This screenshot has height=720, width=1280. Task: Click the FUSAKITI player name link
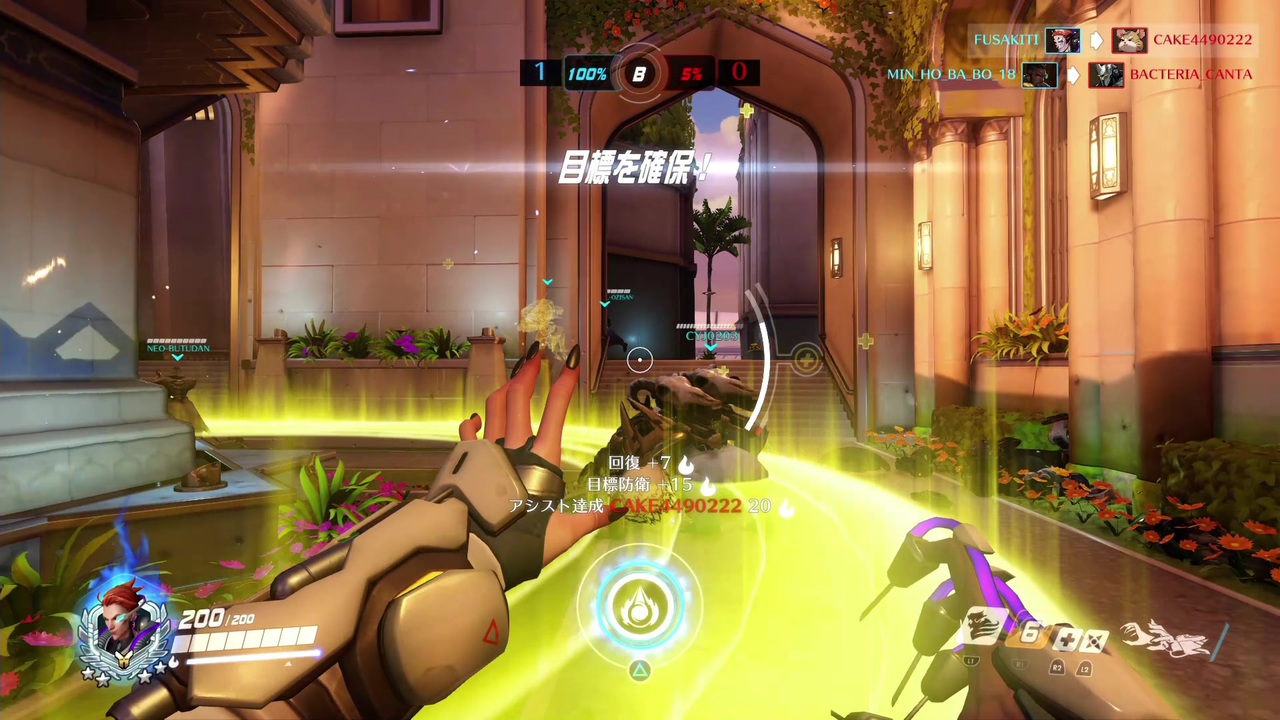click(x=1006, y=39)
